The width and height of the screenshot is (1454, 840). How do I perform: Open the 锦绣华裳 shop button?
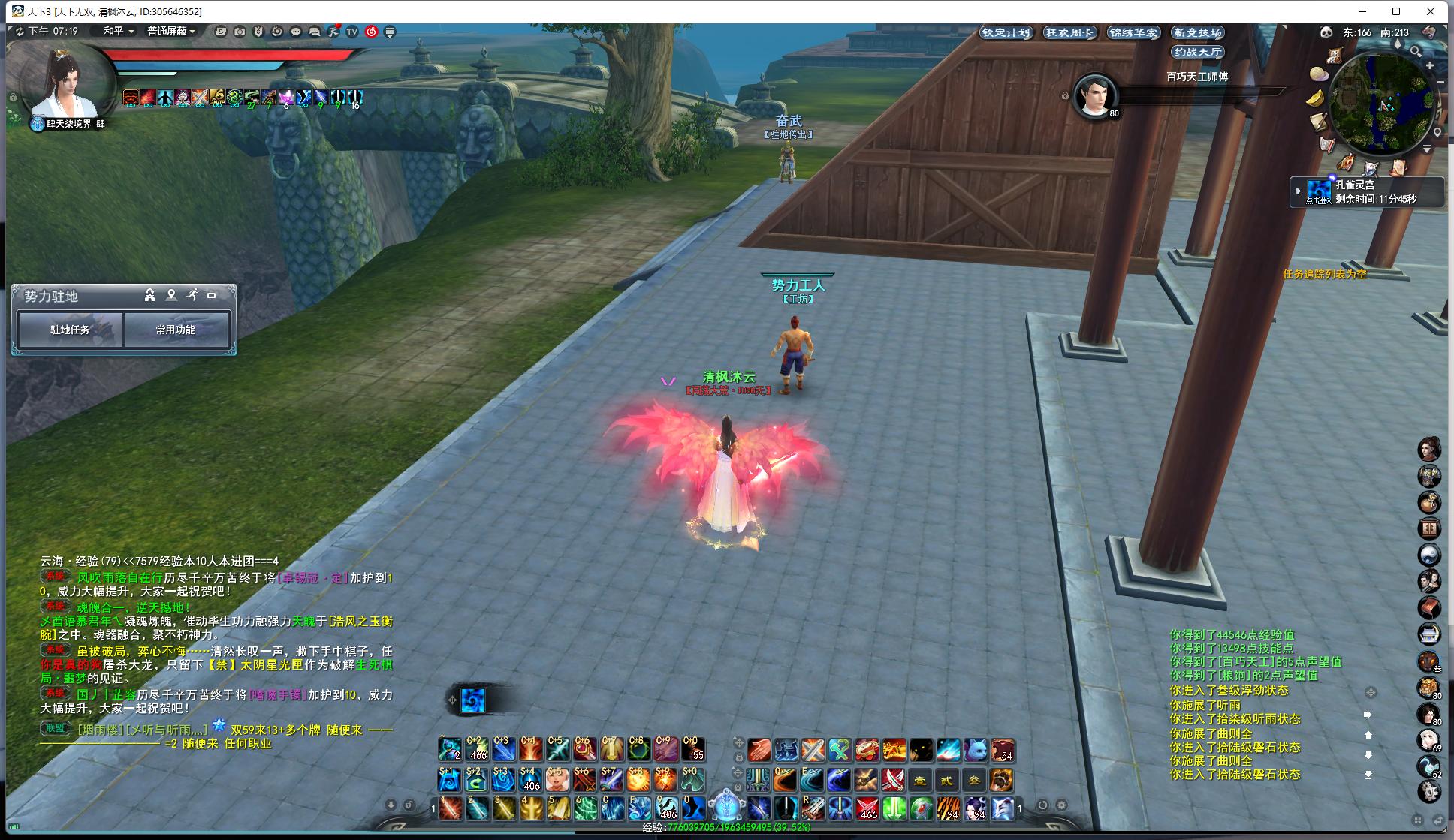click(1133, 32)
